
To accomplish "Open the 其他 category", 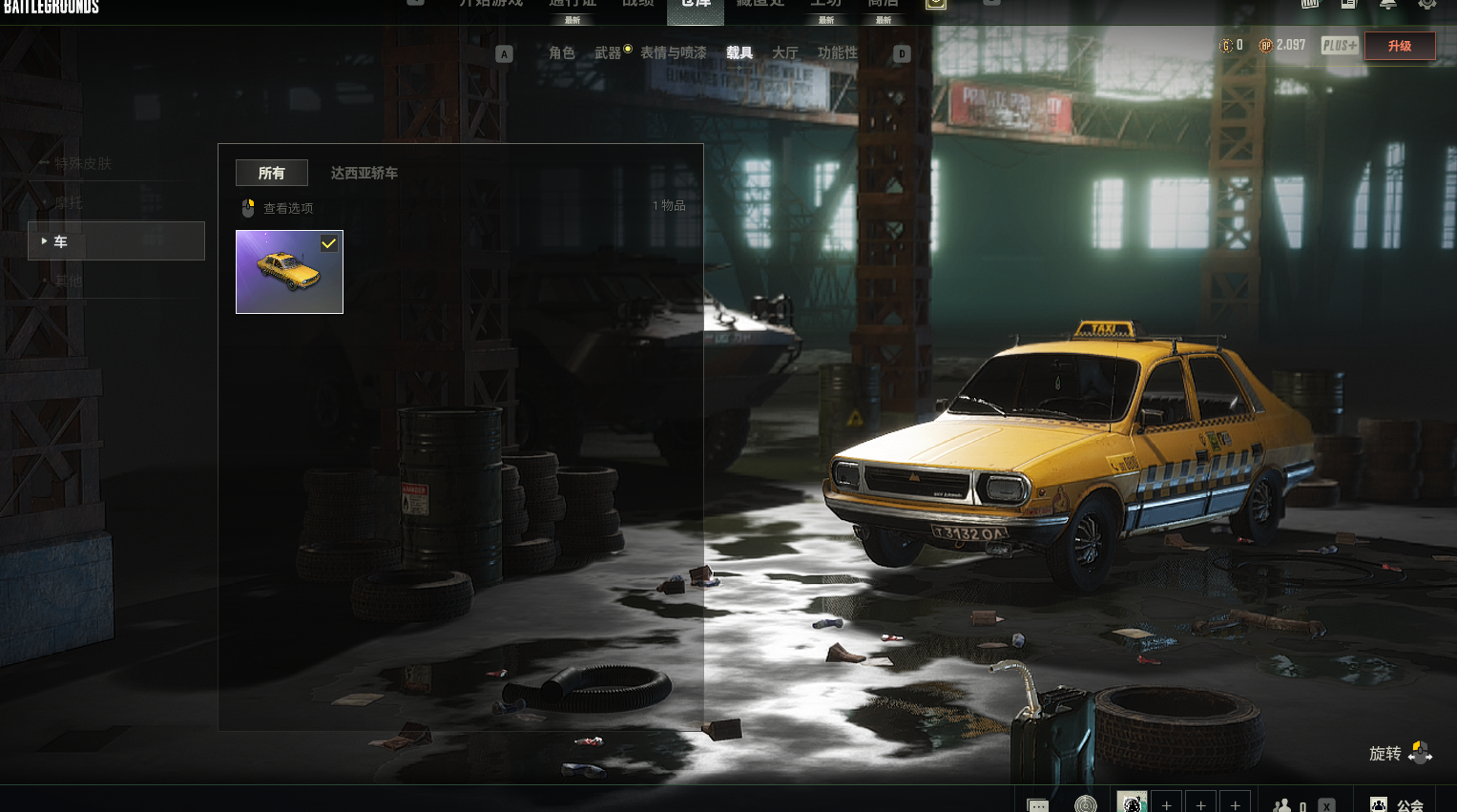I will tap(68, 281).
